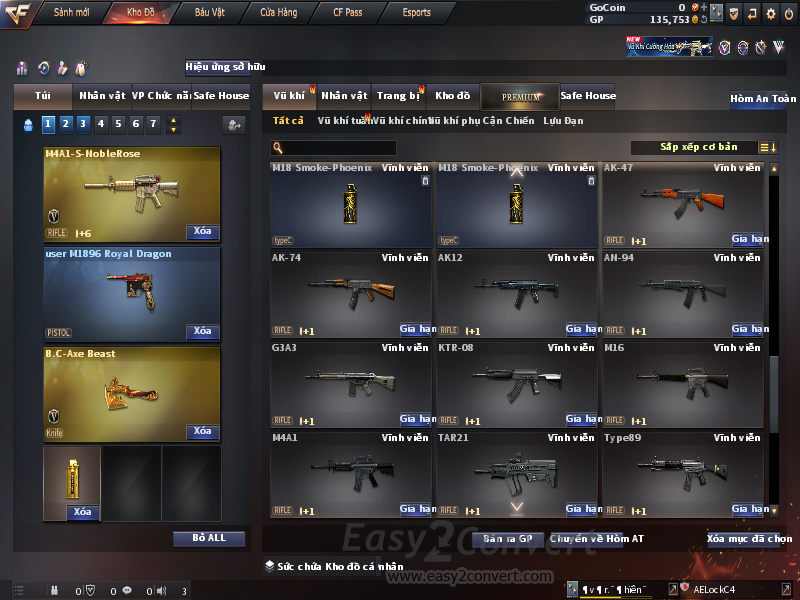The width and height of the screenshot is (800, 600).
Task: Select the PREMIUM inventory tab
Action: (x=521, y=96)
